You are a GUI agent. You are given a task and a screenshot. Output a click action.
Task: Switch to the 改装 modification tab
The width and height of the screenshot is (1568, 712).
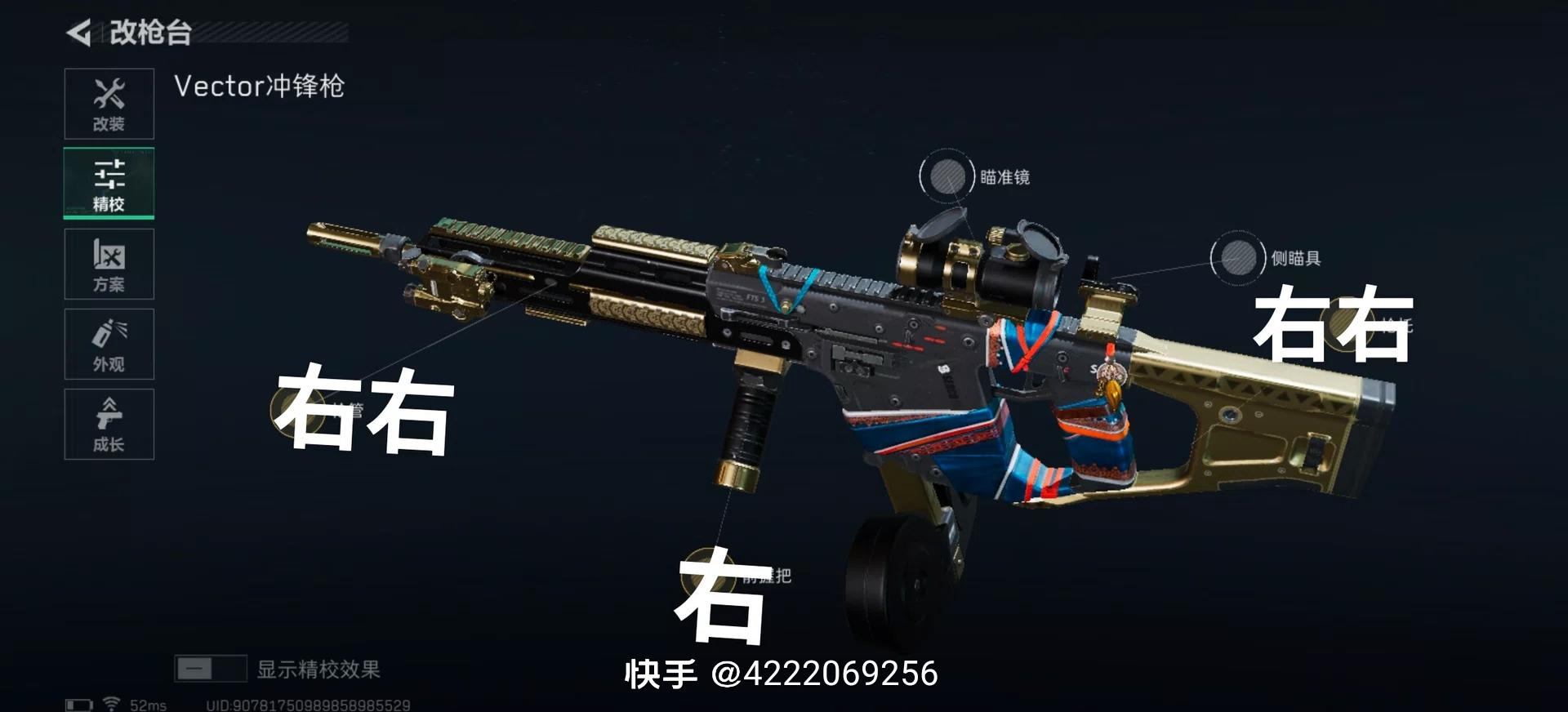[109, 103]
